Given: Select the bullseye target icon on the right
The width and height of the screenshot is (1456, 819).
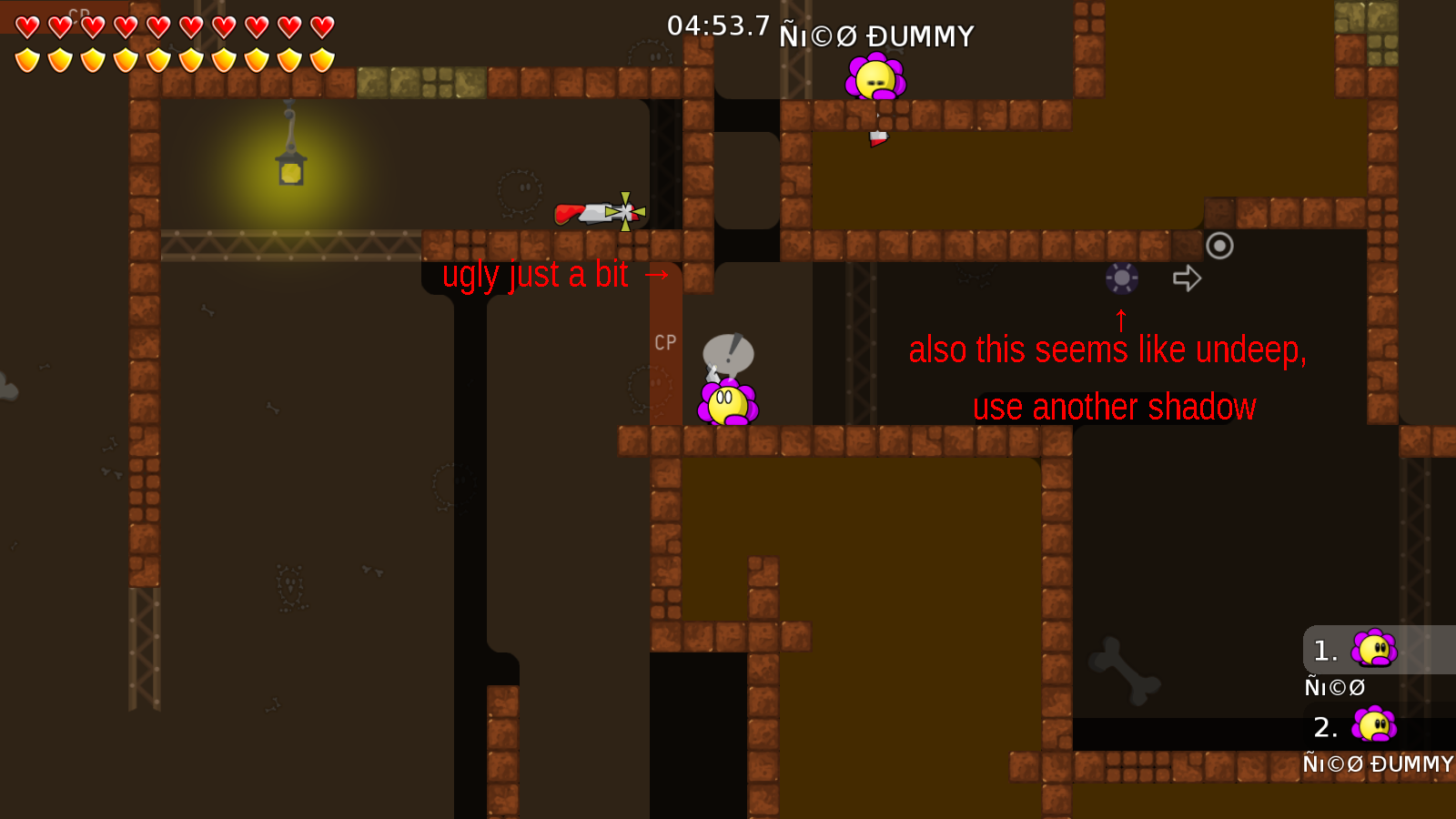Looking at the screenshot, I should click(1219, 246).
